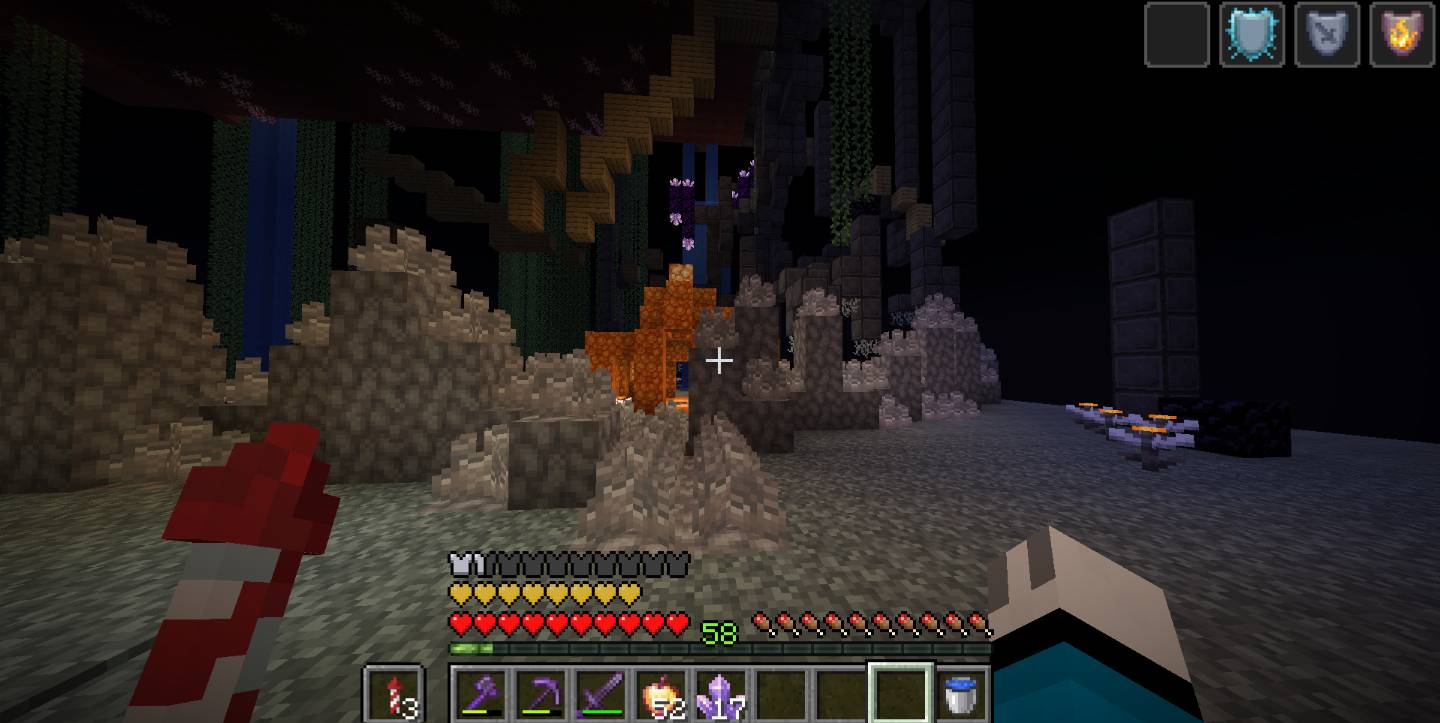Switch to the water bucket slot
The width and height of the screenshot is (1440, 723).
[x=963, y=693]
